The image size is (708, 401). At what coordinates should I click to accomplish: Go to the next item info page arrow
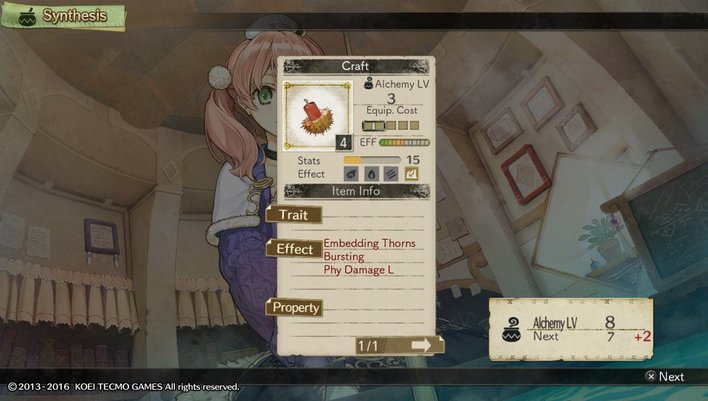pyautogui.click(x=420, y=345)
